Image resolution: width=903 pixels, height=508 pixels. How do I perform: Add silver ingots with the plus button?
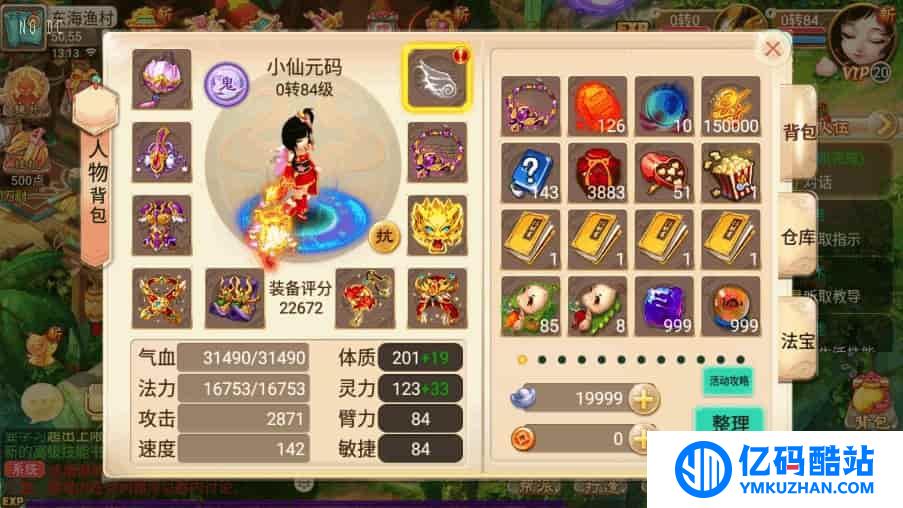tap(645, 399)
